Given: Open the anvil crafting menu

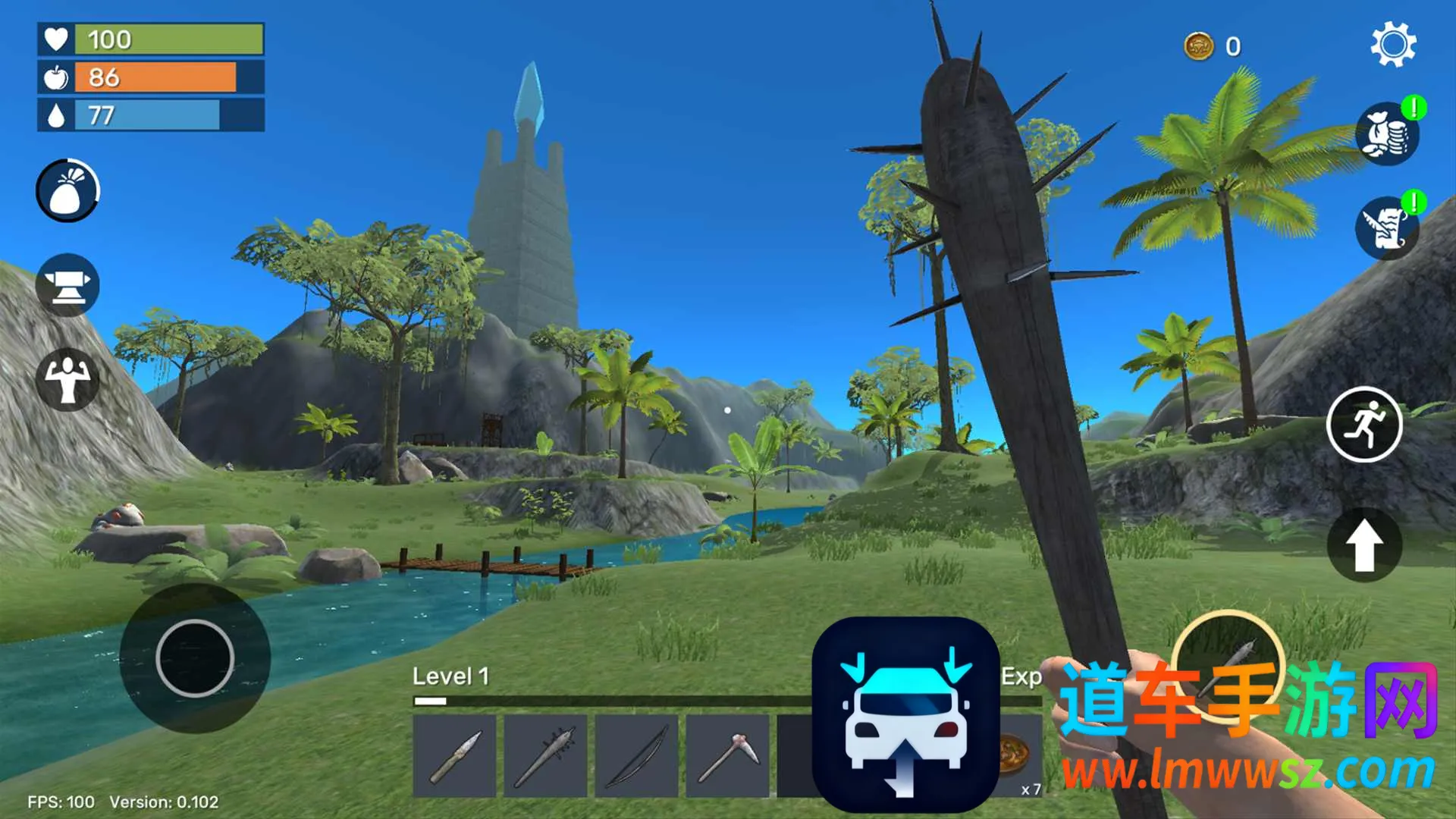Looking at the screenshot, I should (x=67, y=286).
